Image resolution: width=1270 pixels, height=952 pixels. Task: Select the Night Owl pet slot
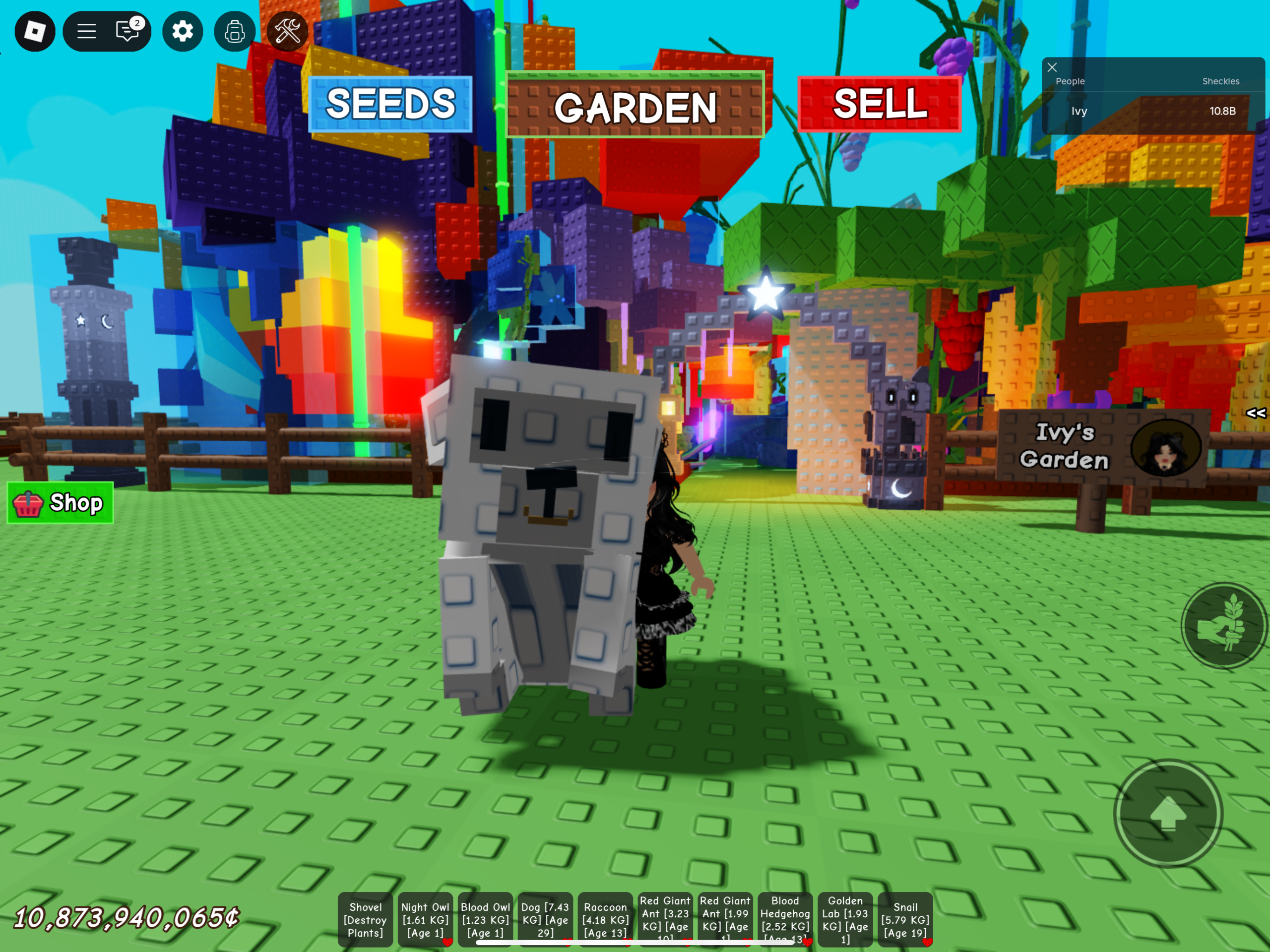[x=425, y=919]
